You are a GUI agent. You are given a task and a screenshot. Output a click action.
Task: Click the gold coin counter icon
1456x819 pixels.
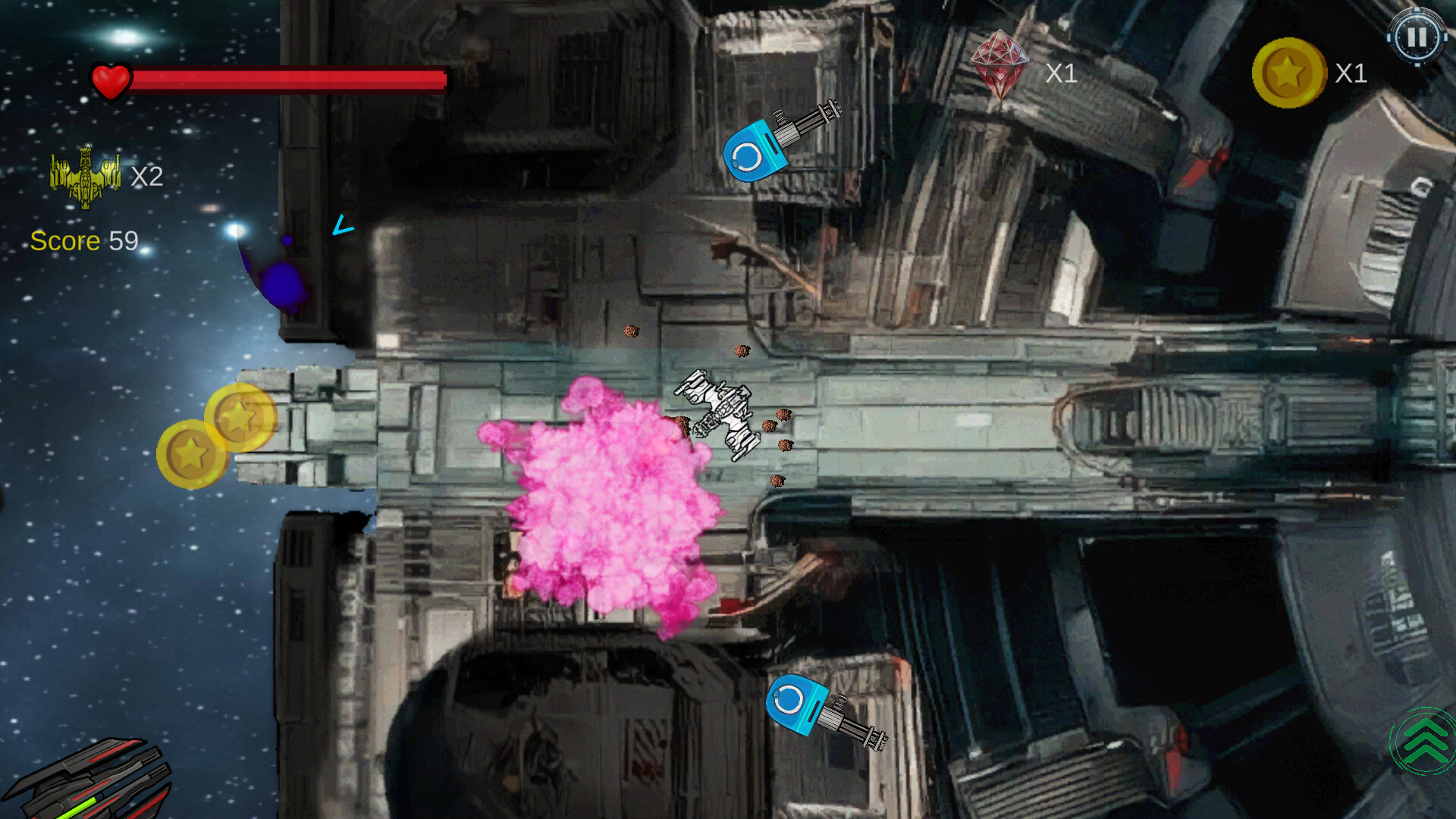click(x=1287, y=74)
